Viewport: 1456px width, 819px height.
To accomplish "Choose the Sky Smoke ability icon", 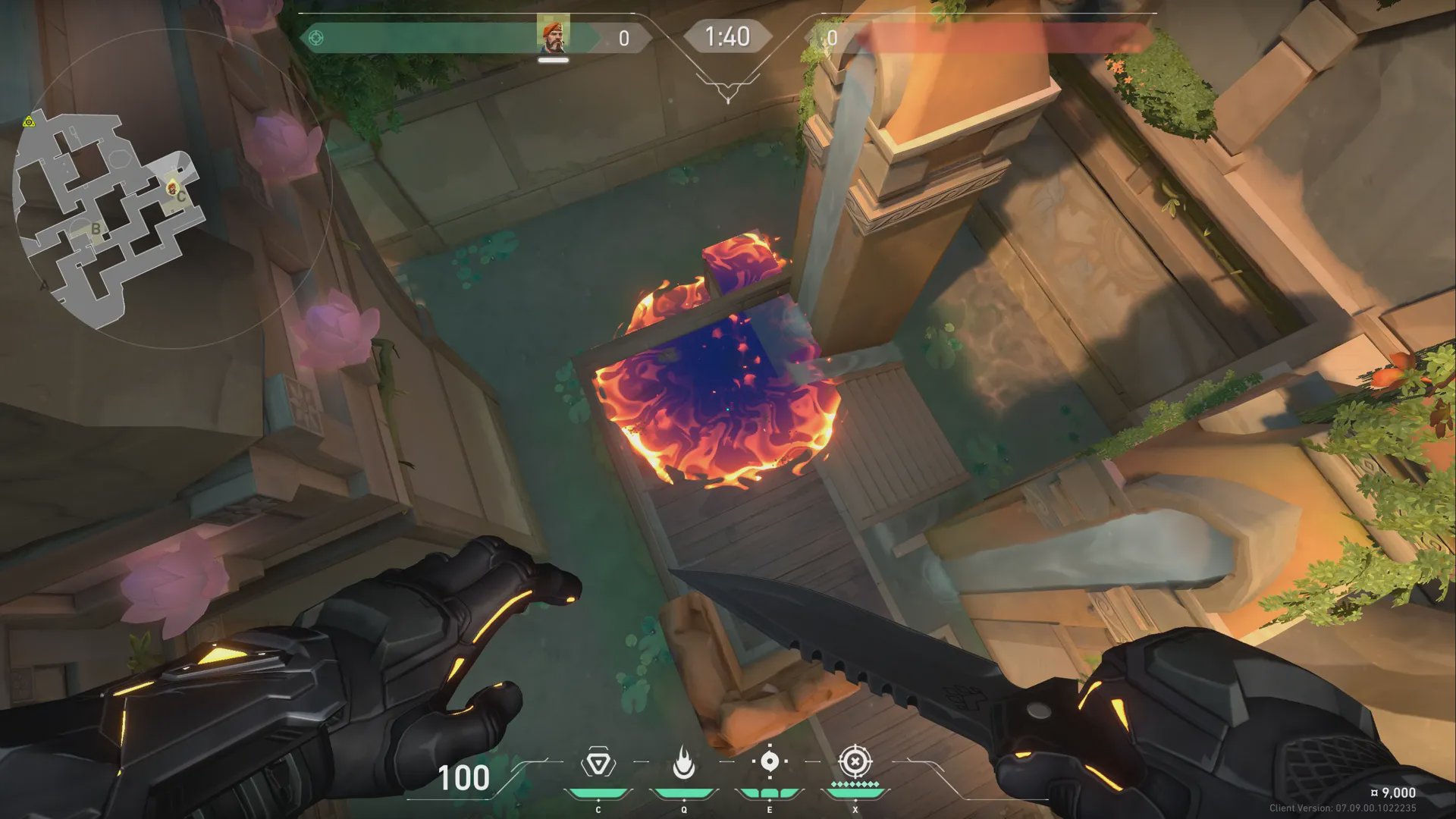I will (x=770, y=762).
